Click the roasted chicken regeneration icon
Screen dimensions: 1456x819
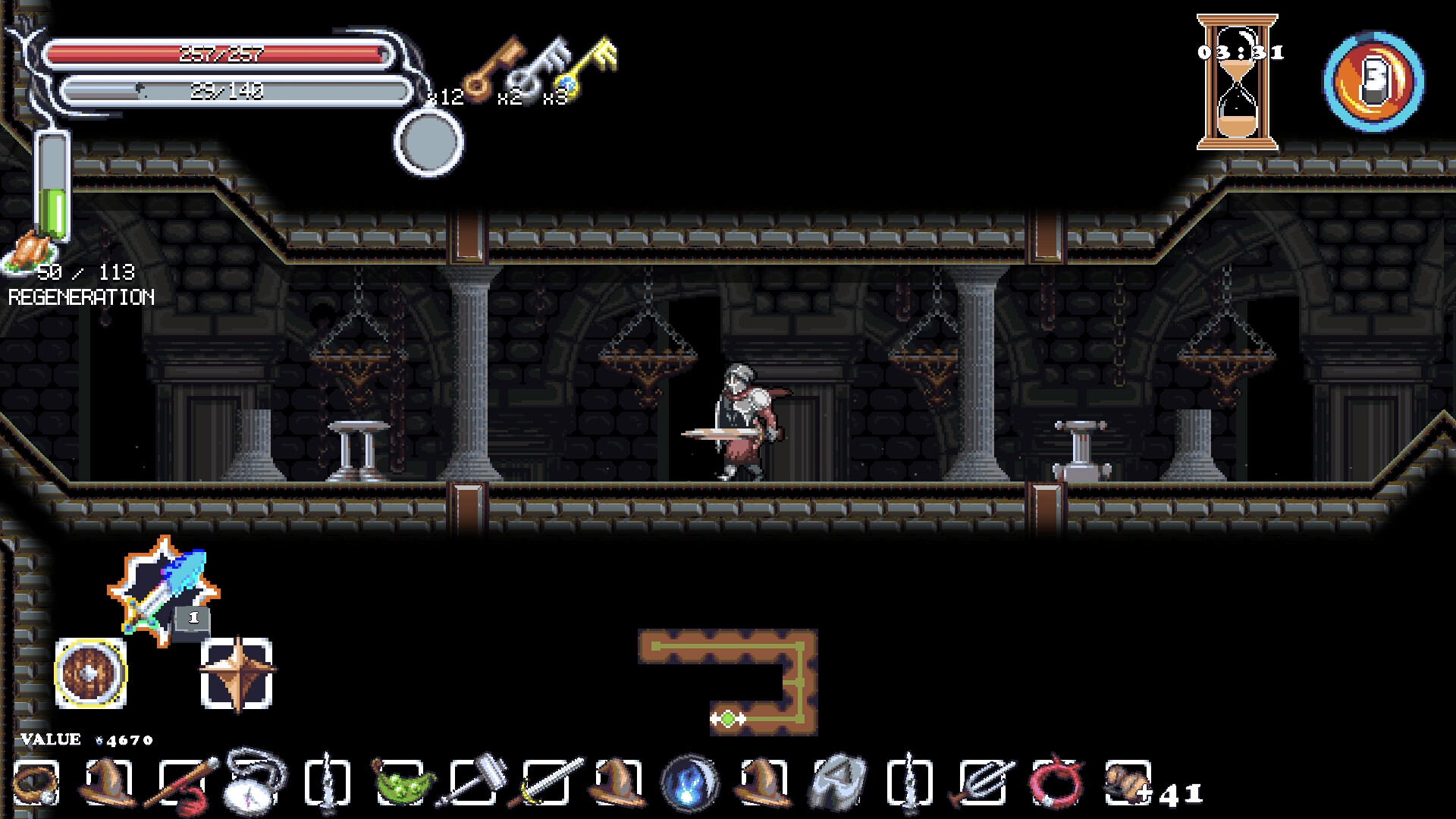(29, 250)
